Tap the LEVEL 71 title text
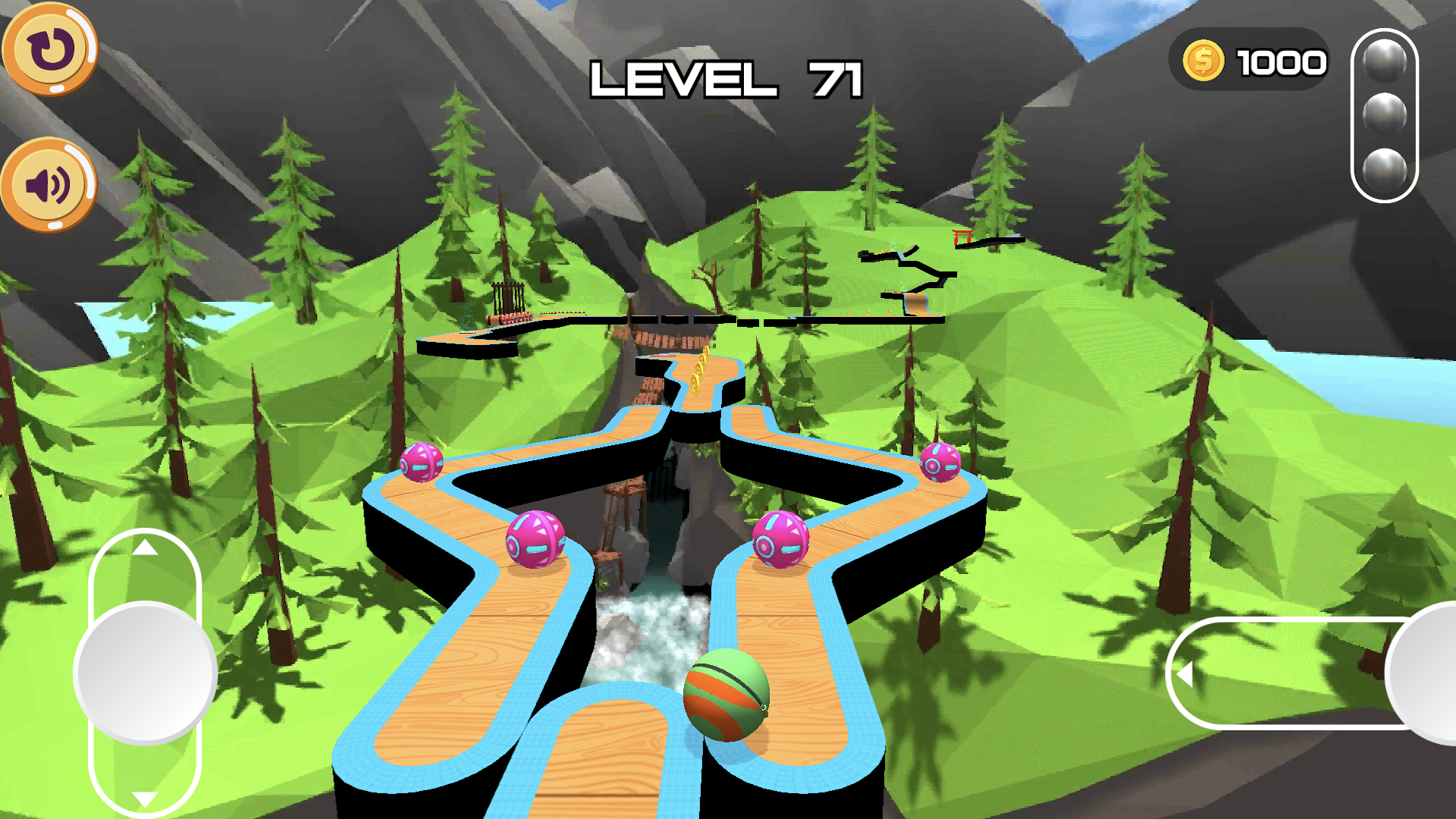The width and height of the screenshot is (1456, 819). (728, 80)
